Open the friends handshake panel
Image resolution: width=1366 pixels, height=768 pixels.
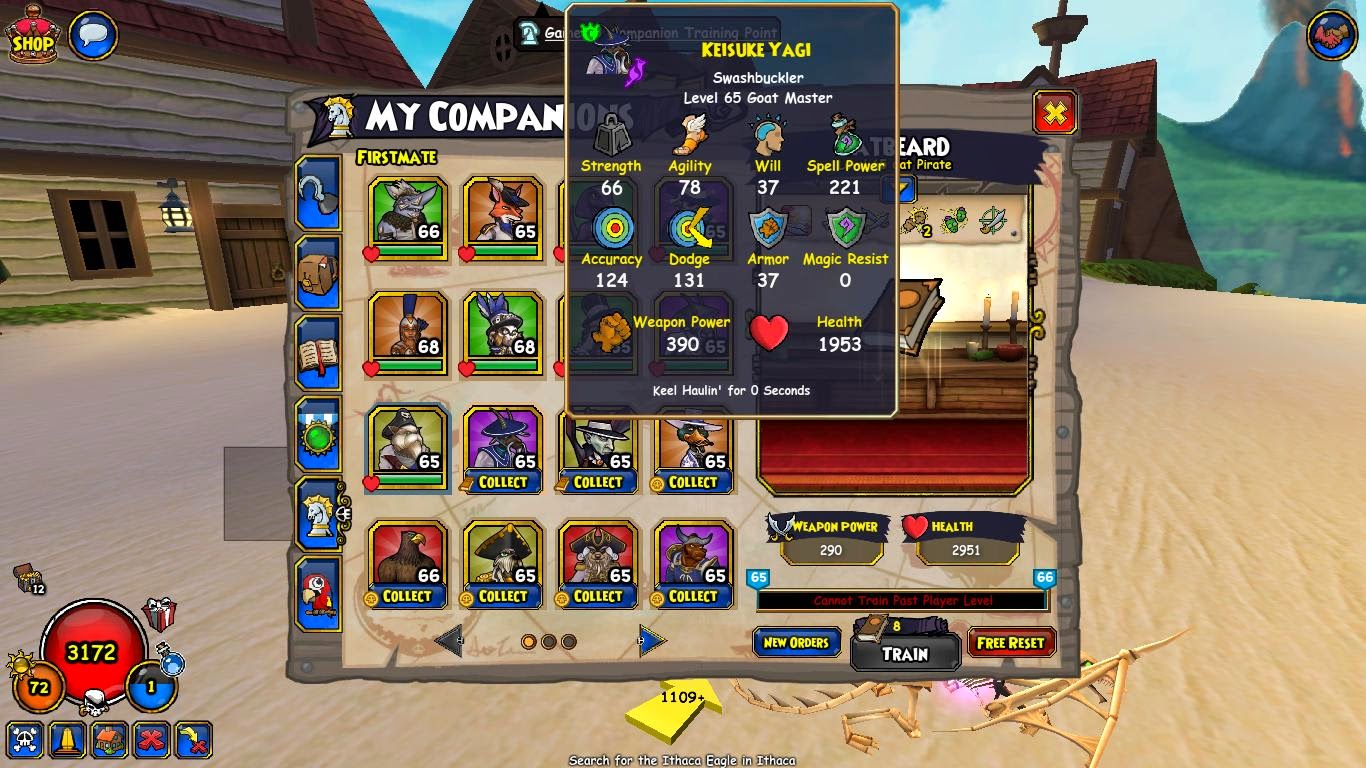click(x=1331, y=37)
